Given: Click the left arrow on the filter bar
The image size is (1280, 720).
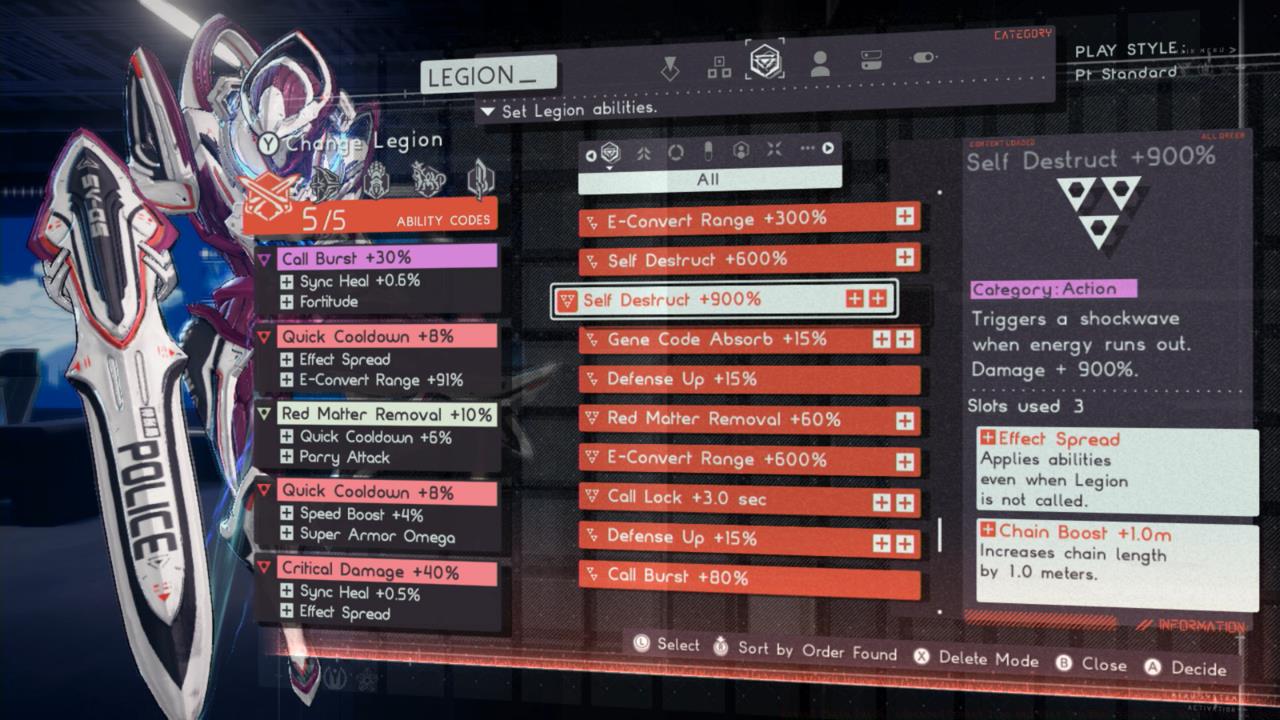Looking at the screenshot, I should click(x=591, y=155).
